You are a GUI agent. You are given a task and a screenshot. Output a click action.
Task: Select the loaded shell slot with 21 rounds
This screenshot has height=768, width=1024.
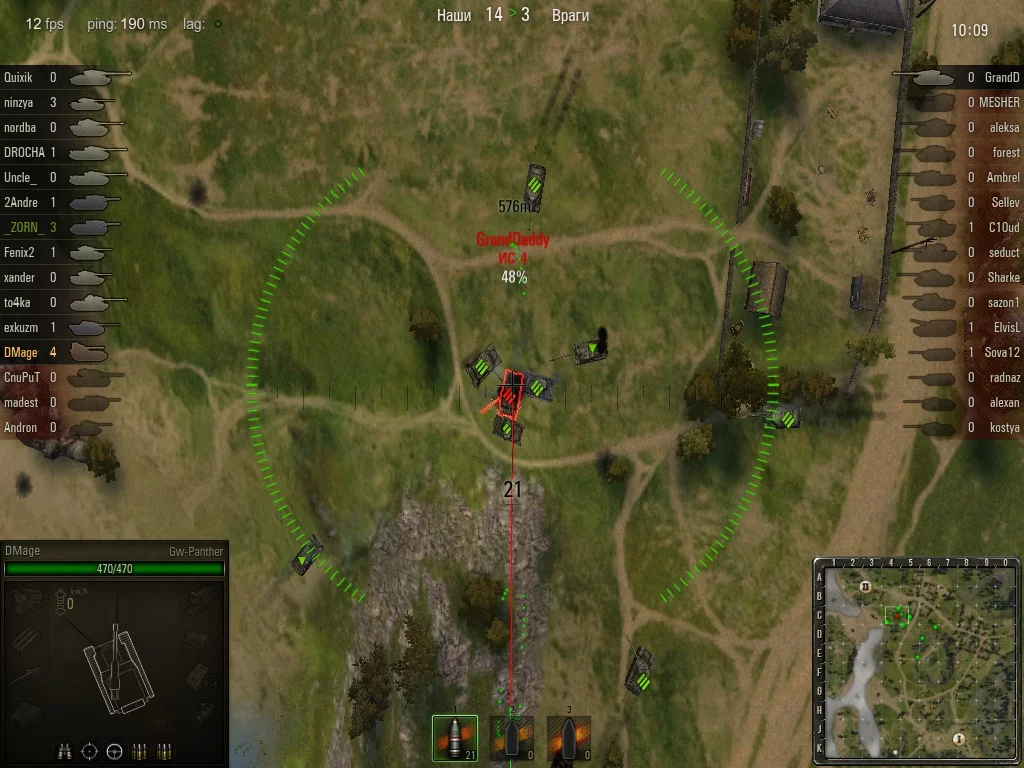point(455,739)
